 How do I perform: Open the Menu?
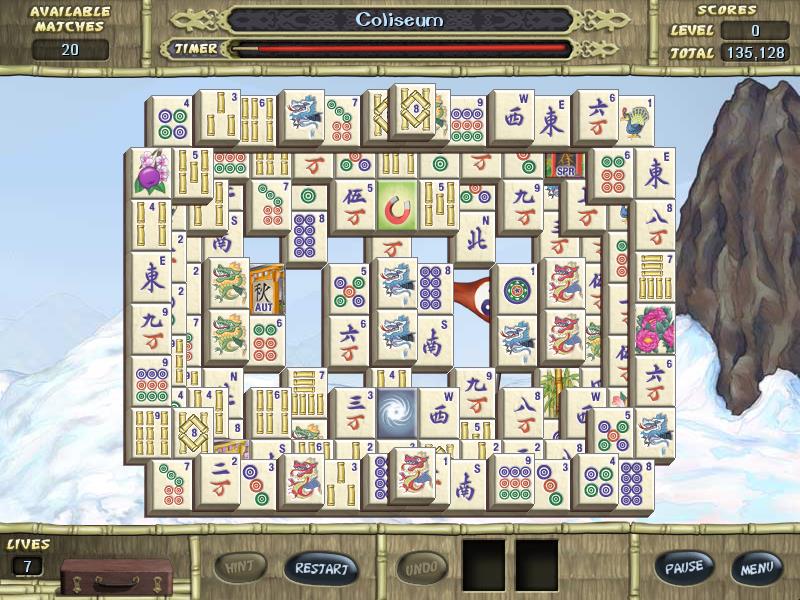755,568
